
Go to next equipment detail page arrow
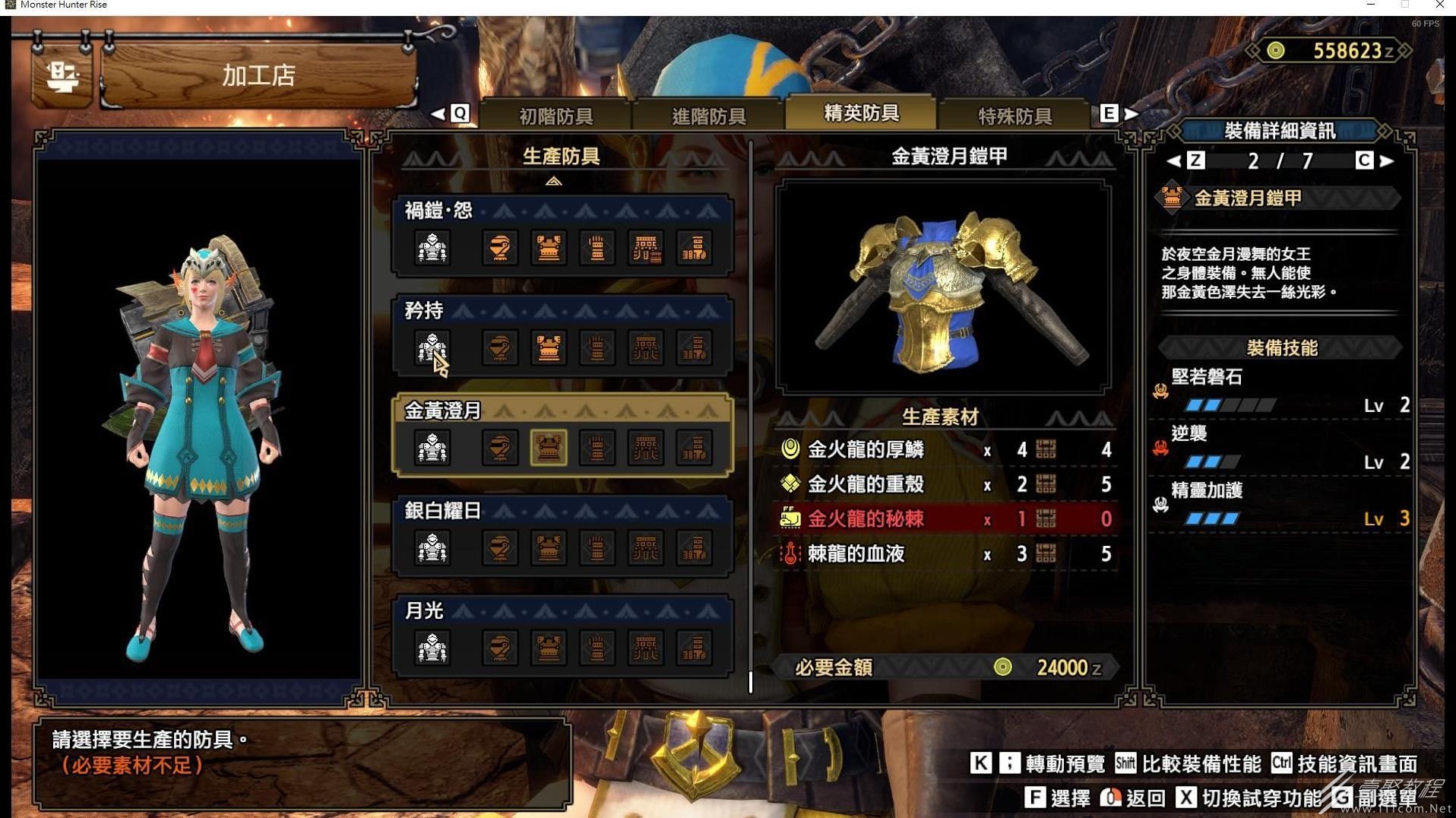click(1388, 160)
